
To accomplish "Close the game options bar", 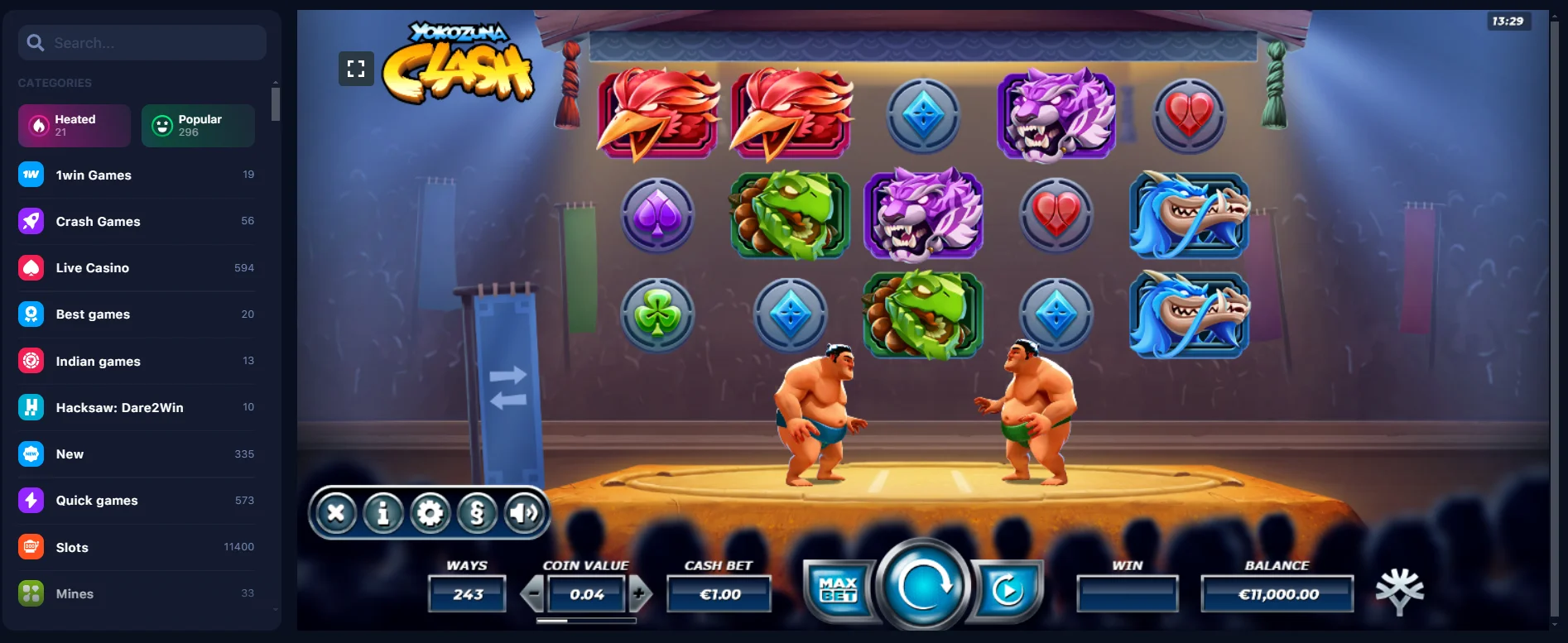I will tap(336, 514).
